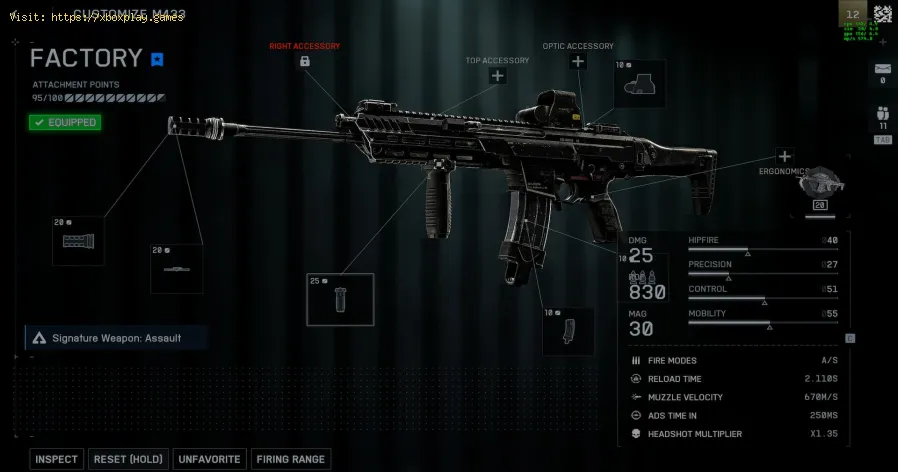Toggle the favorite bookmark beside Factory

(157, 59)
